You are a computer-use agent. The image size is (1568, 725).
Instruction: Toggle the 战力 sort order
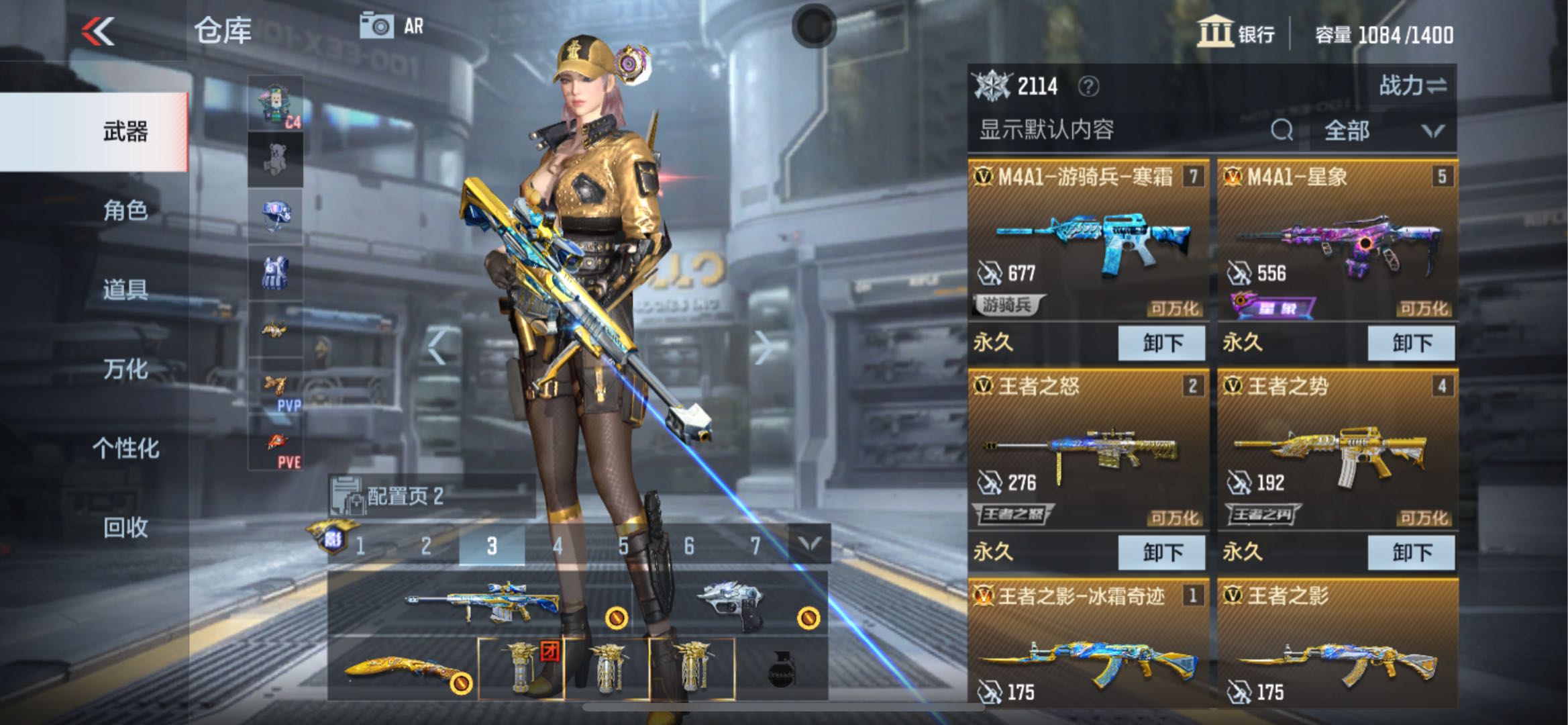tap(1412, 86)
